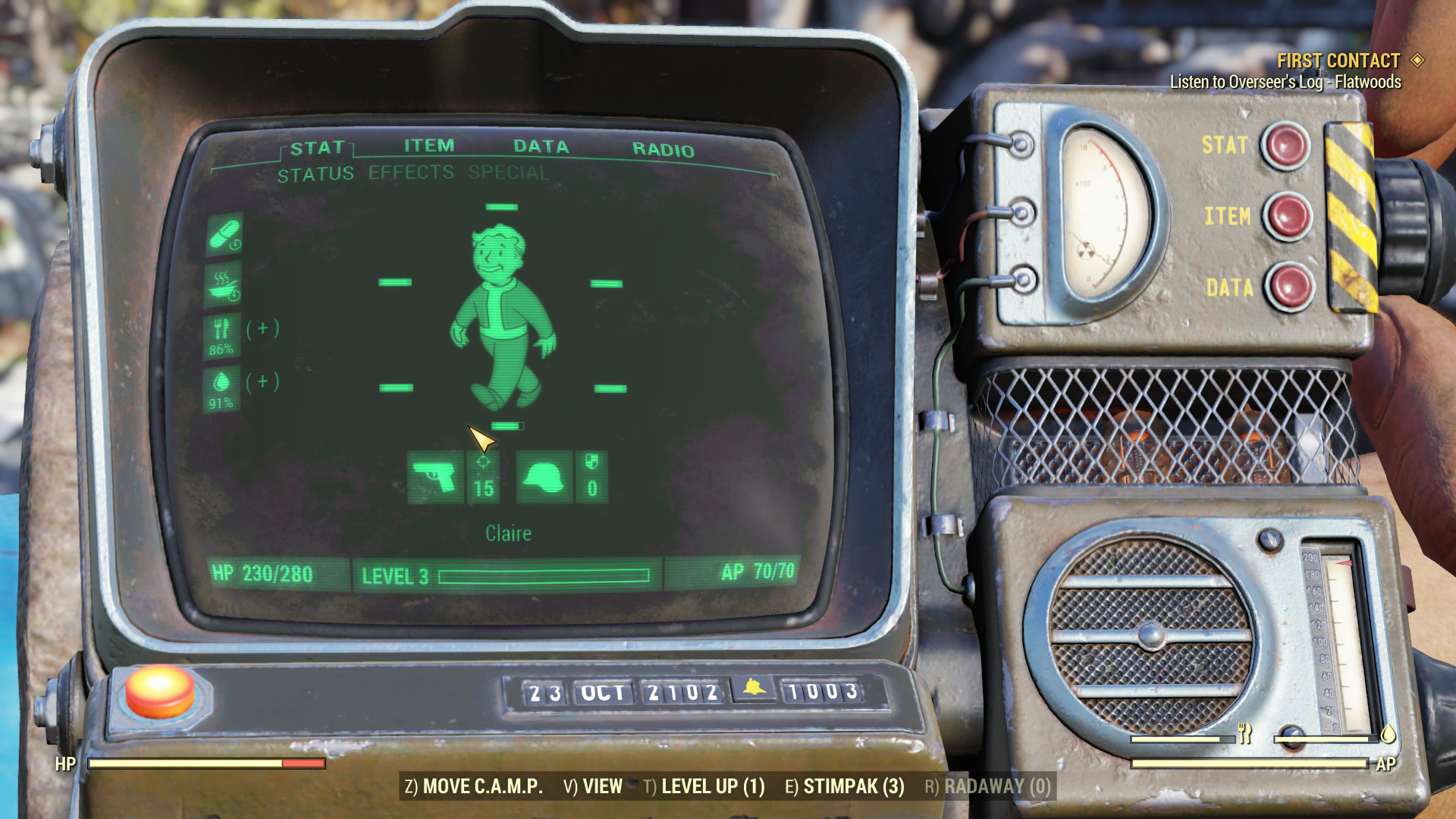The height and width of the screenshot is (819, 1456).
Task: Click the Vault Boy condition figure
Action: pos(504,316)
